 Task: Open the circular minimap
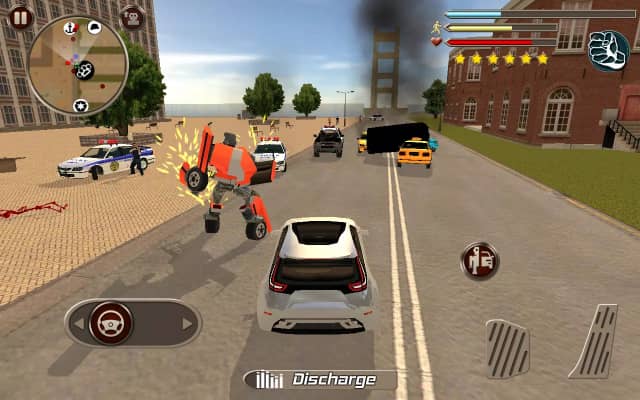[x=77, y=63]
